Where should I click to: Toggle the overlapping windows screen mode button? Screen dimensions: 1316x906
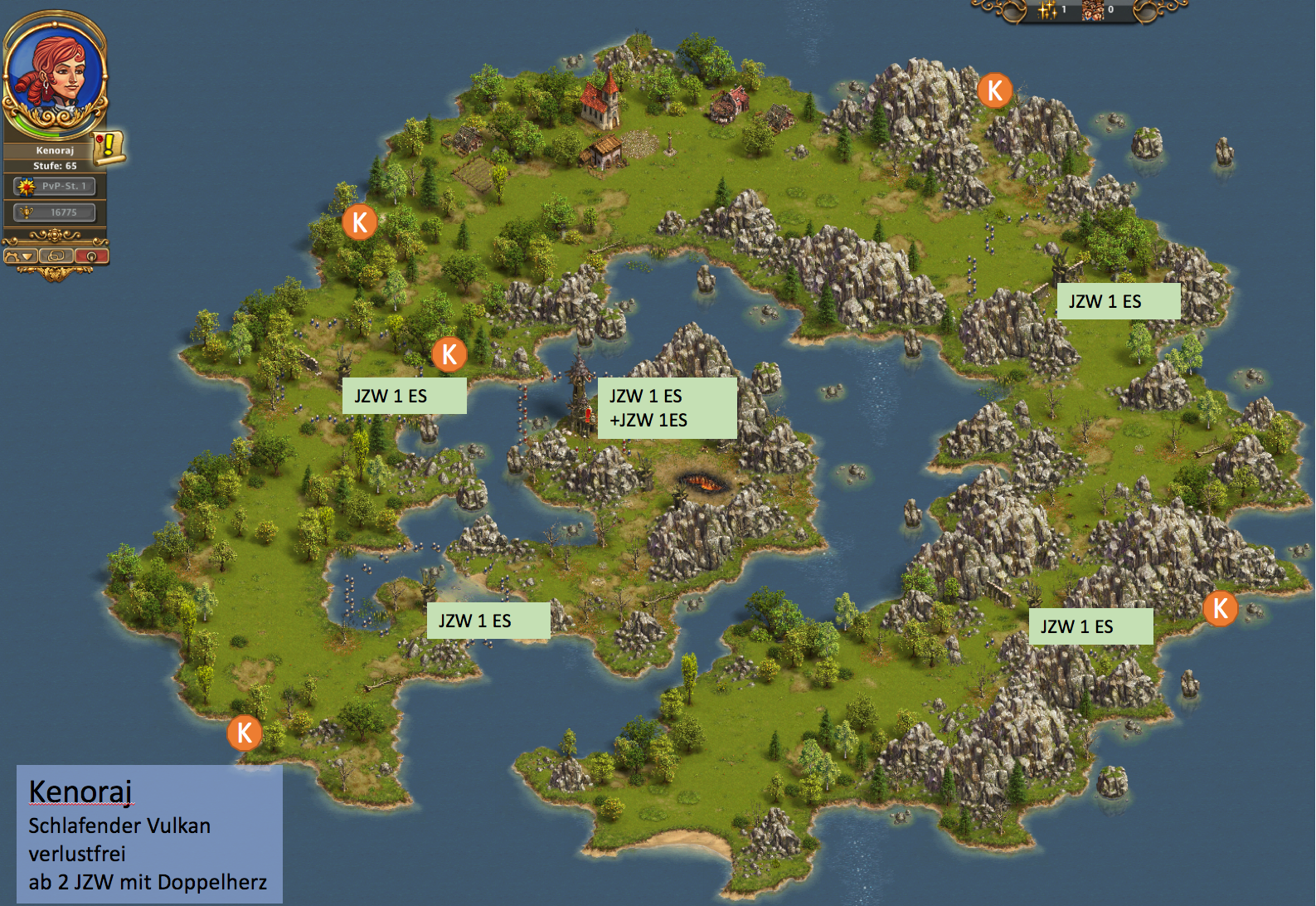56,256
